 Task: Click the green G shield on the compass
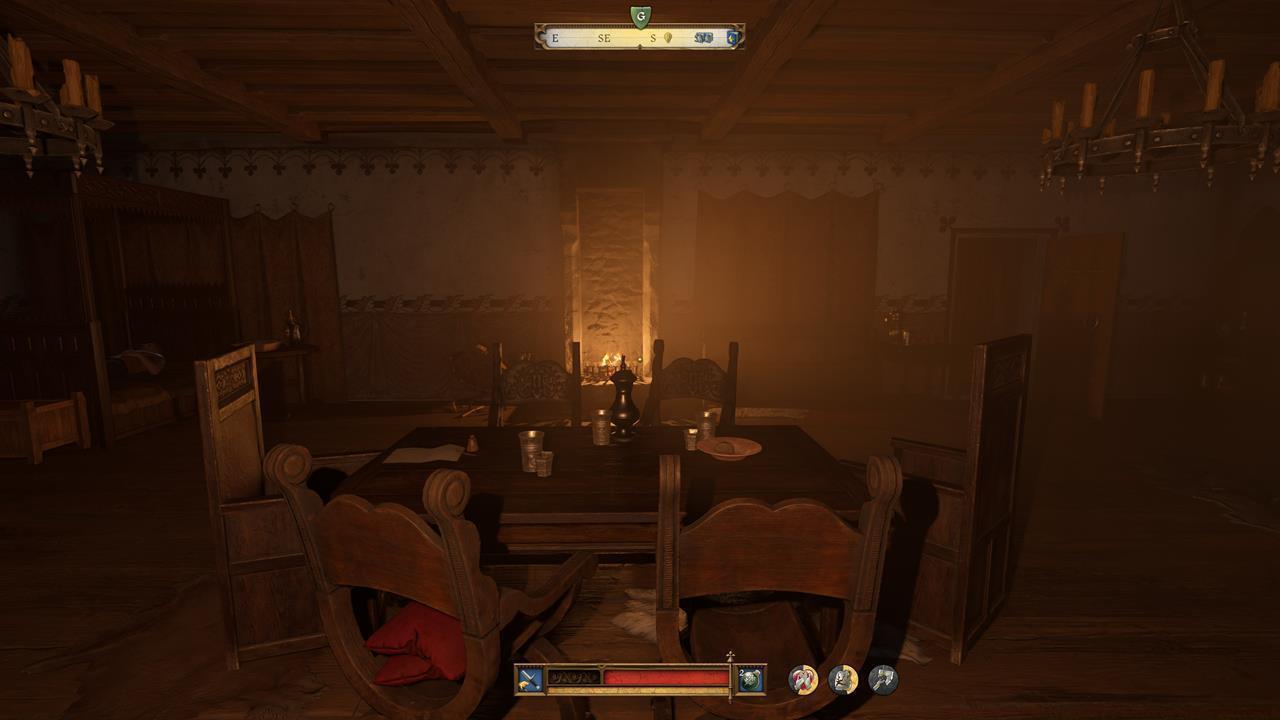(x=640, y=15)
